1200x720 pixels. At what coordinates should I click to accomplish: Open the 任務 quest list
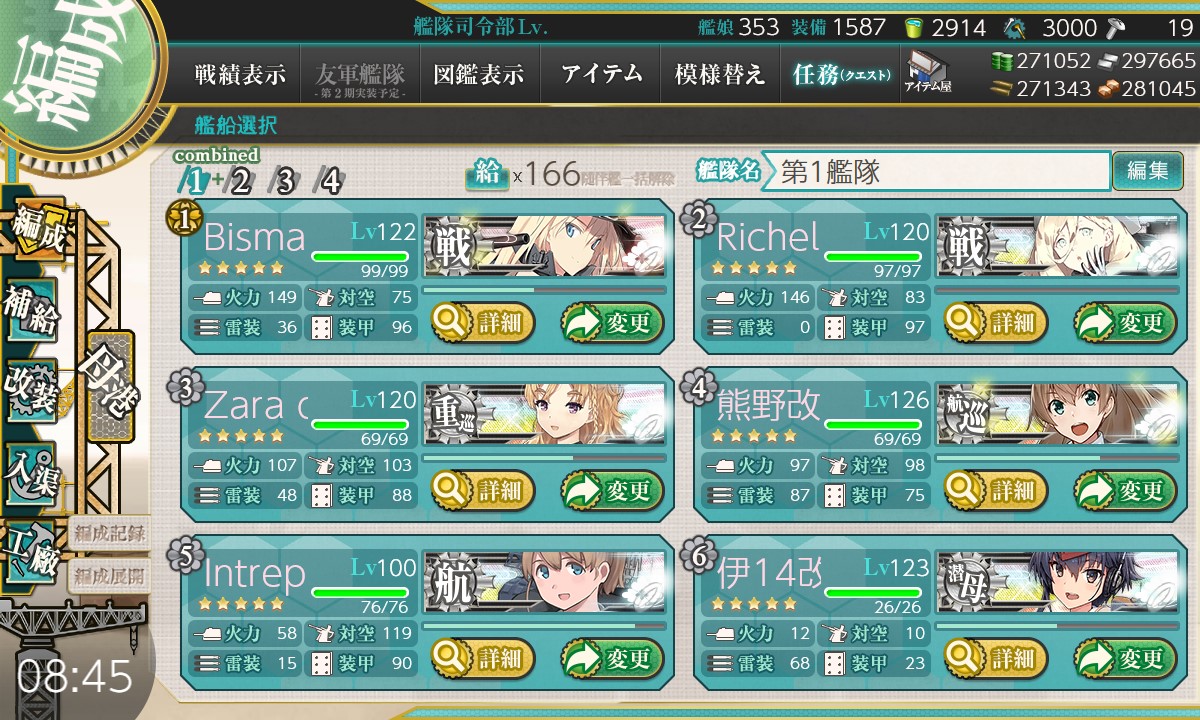[840, 75]
